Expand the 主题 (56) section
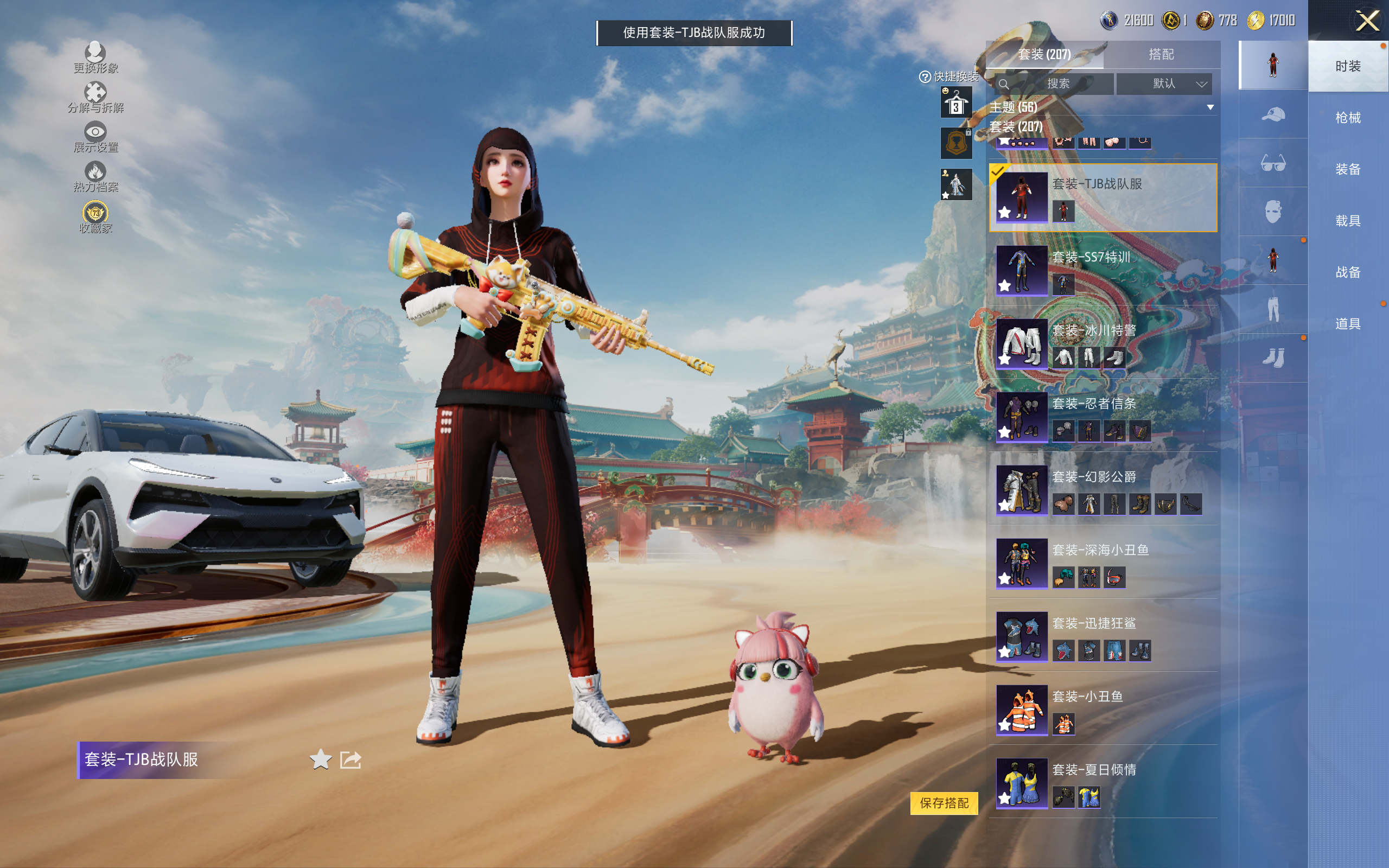Image resolution: width=1389 pixels, height=868 pixels. 1210,107
